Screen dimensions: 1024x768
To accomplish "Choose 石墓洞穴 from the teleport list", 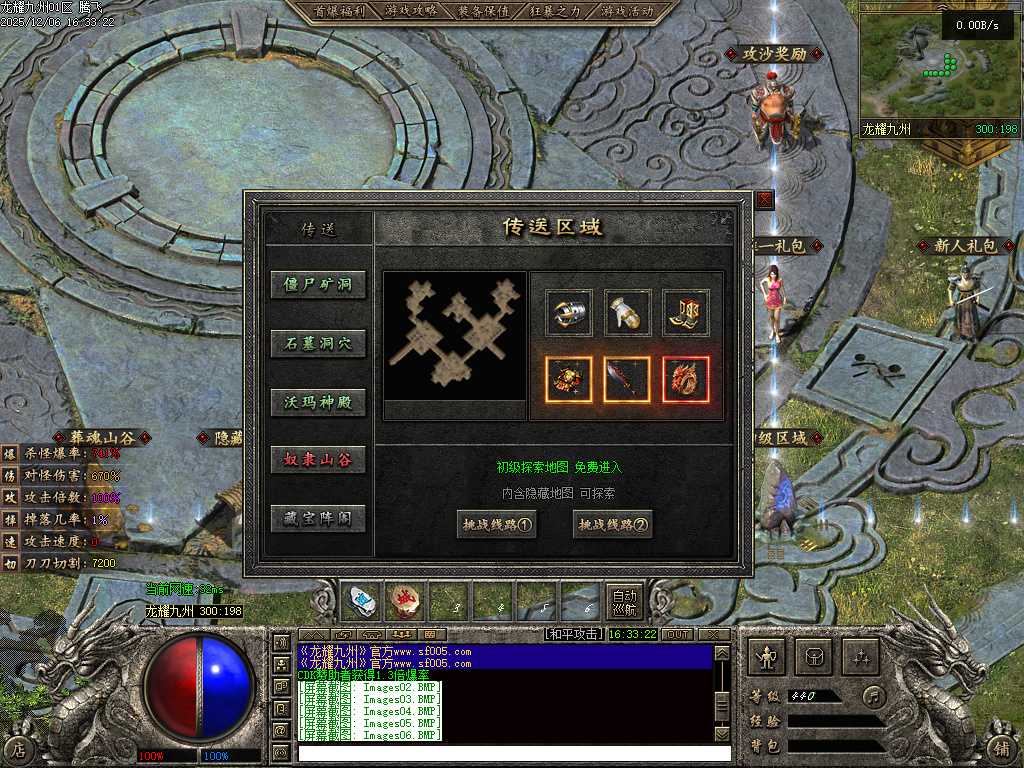I will 318,344.
